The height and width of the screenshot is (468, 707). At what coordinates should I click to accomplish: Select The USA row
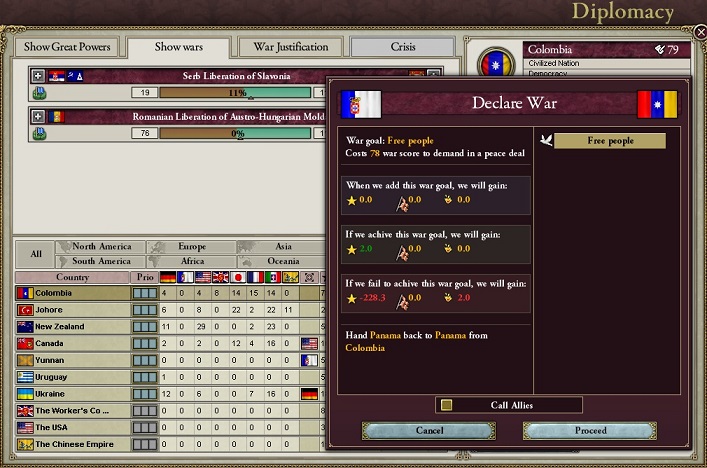coord(73,428)
